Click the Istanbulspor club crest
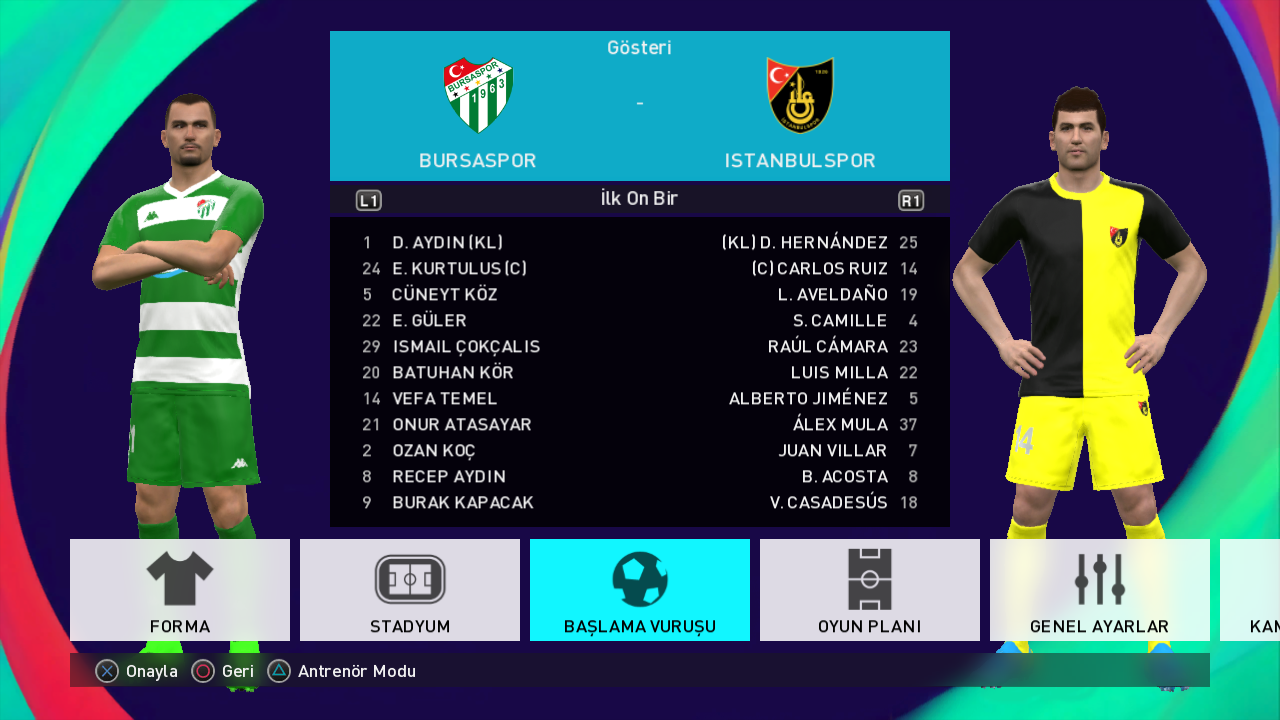This screenshot has height=720, width=1280. tap(800, 95)
